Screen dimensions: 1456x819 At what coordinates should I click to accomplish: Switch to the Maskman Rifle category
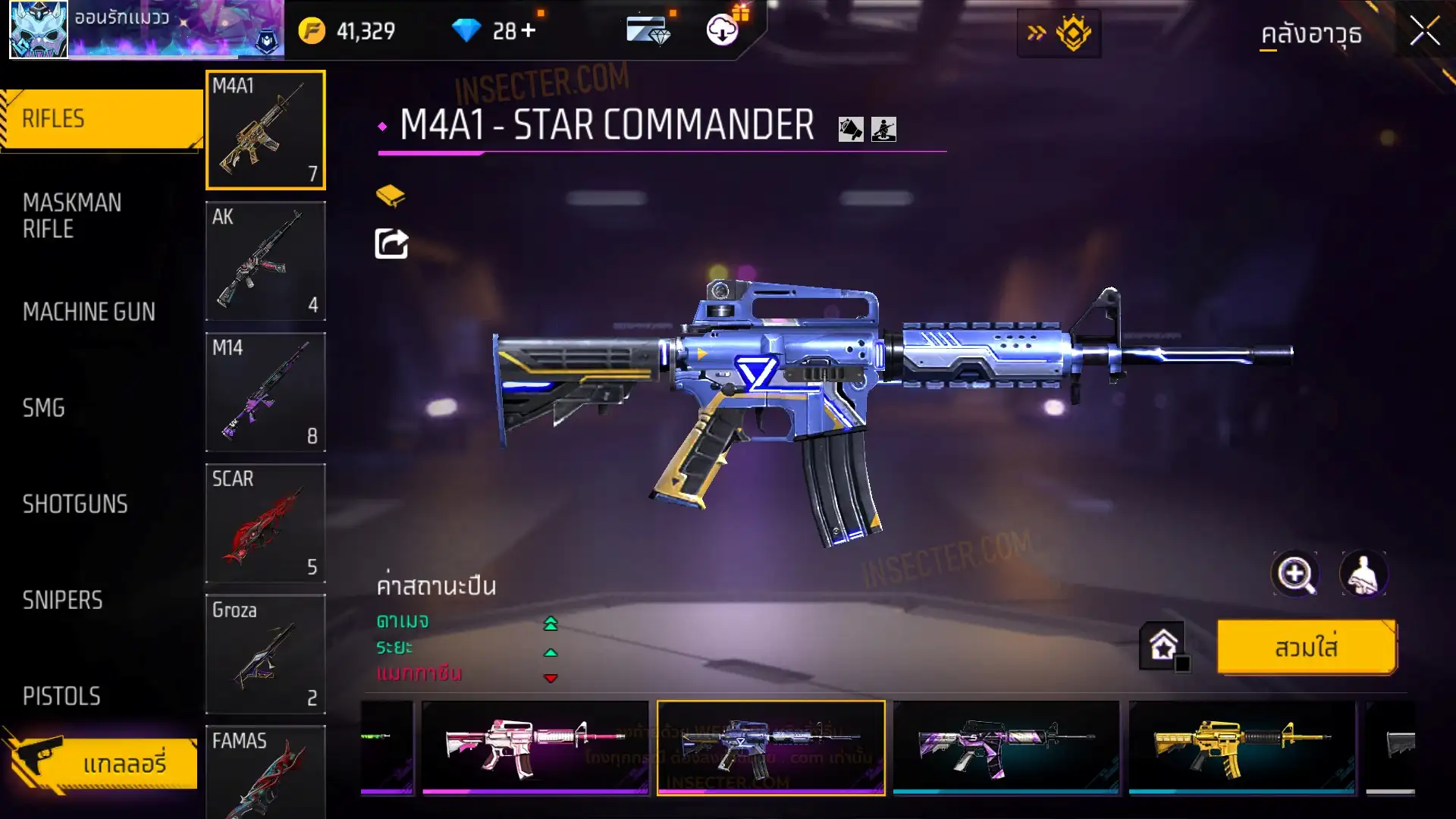pos(72,216)
